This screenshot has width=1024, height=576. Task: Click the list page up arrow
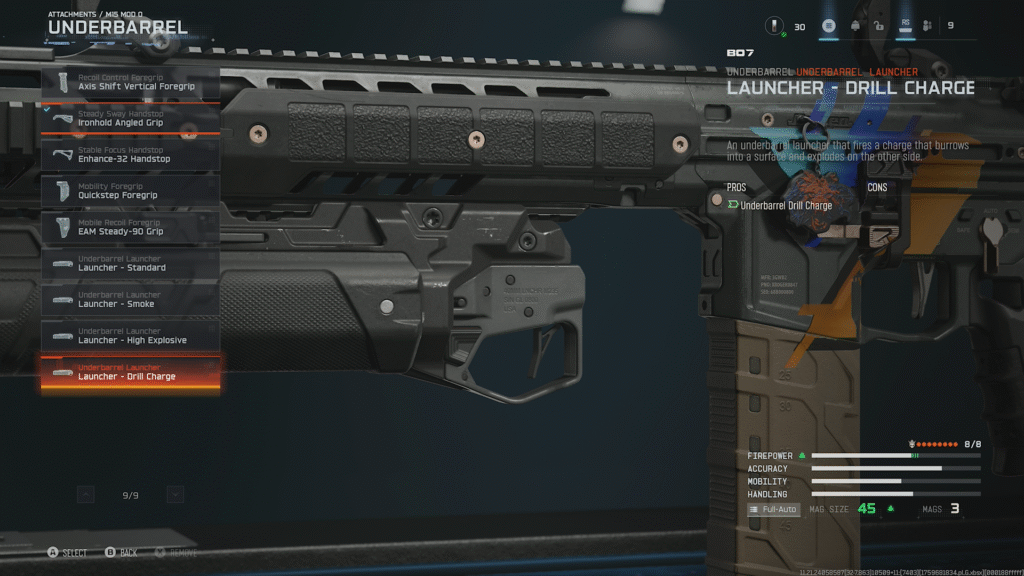point(86,494)
